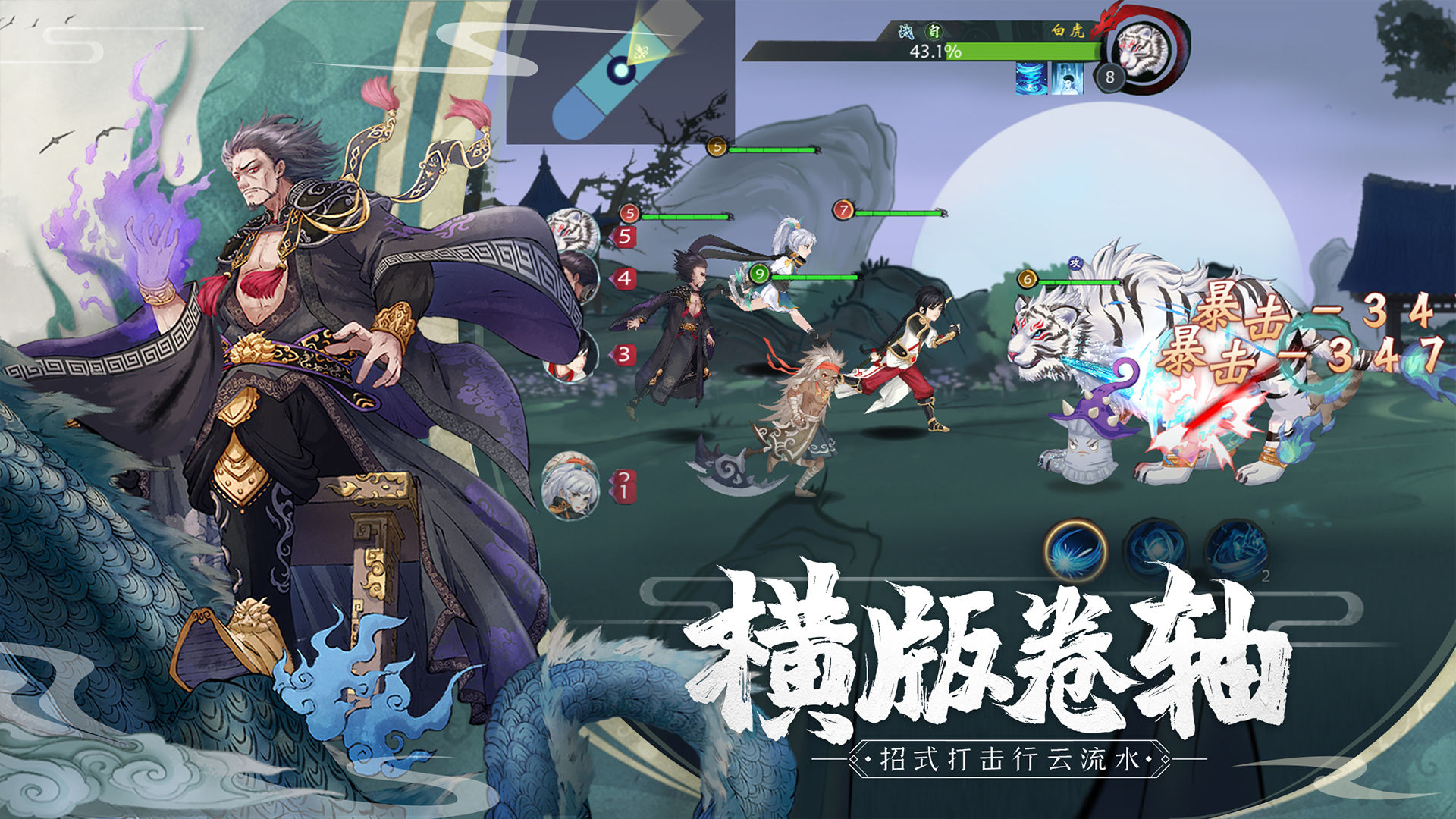The width and height of the screenshot is (1456, 819).
Task: Toggle the 战 battle mode indicator
Action: pyautogui.click(x=907, y=32)
